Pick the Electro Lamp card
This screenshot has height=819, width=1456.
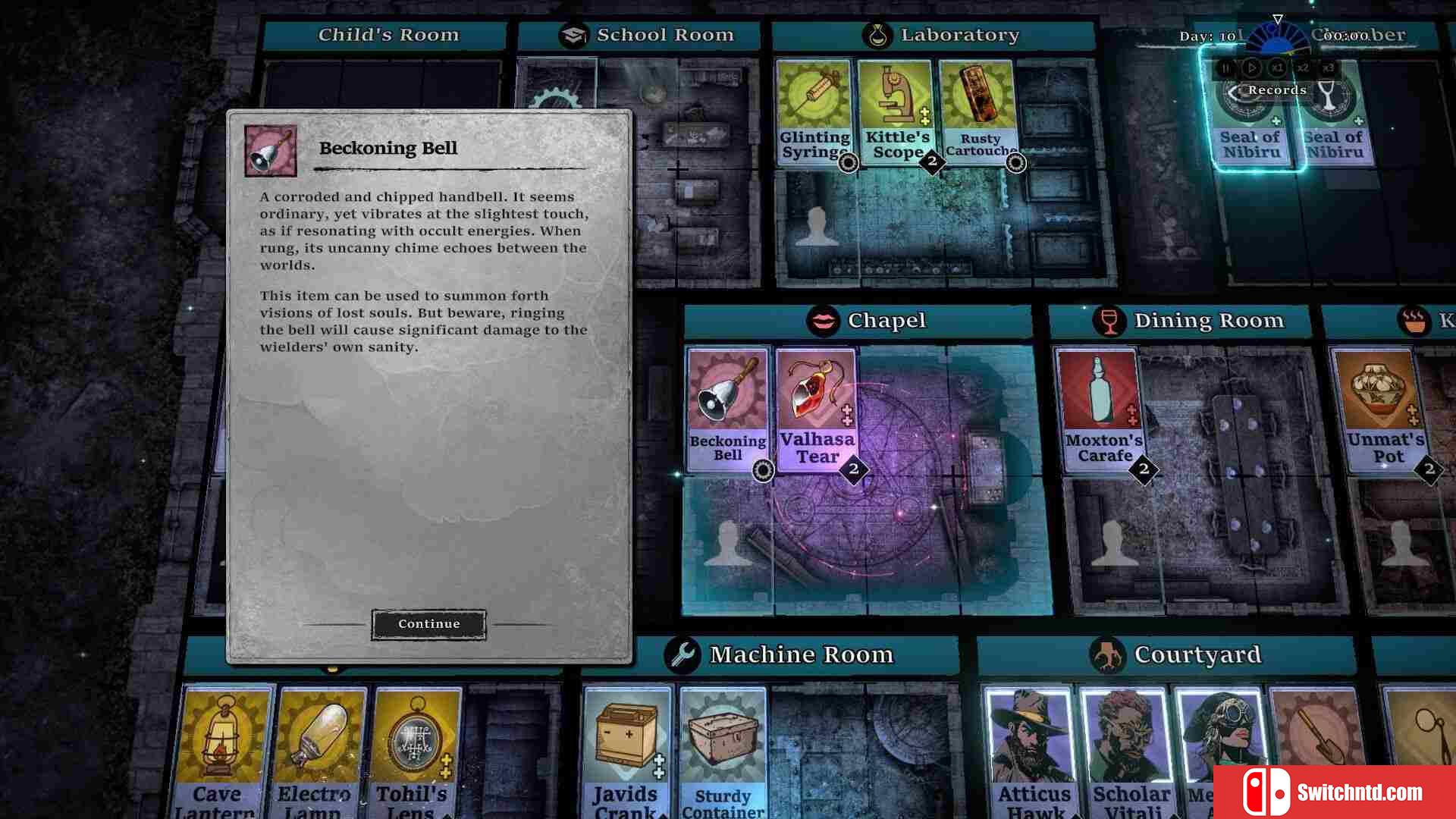(315, 751)
